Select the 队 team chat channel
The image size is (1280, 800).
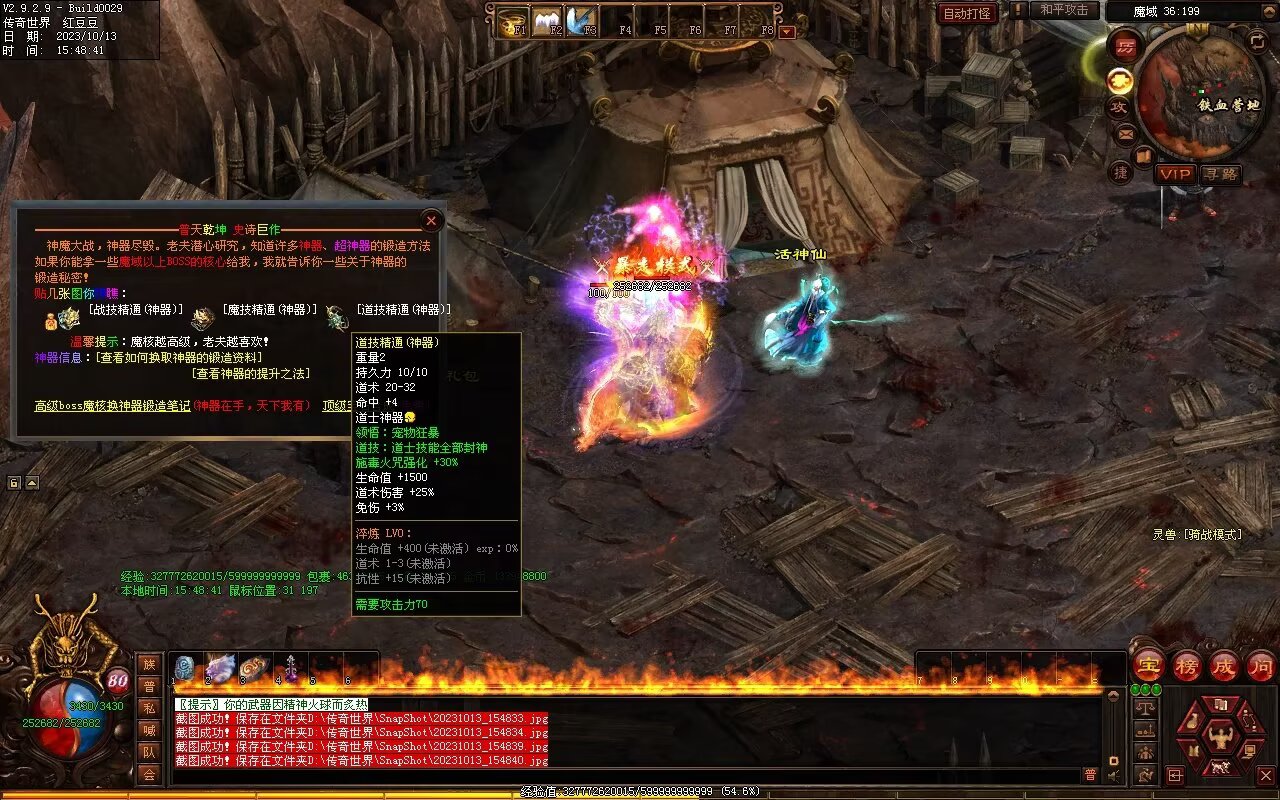149,752
